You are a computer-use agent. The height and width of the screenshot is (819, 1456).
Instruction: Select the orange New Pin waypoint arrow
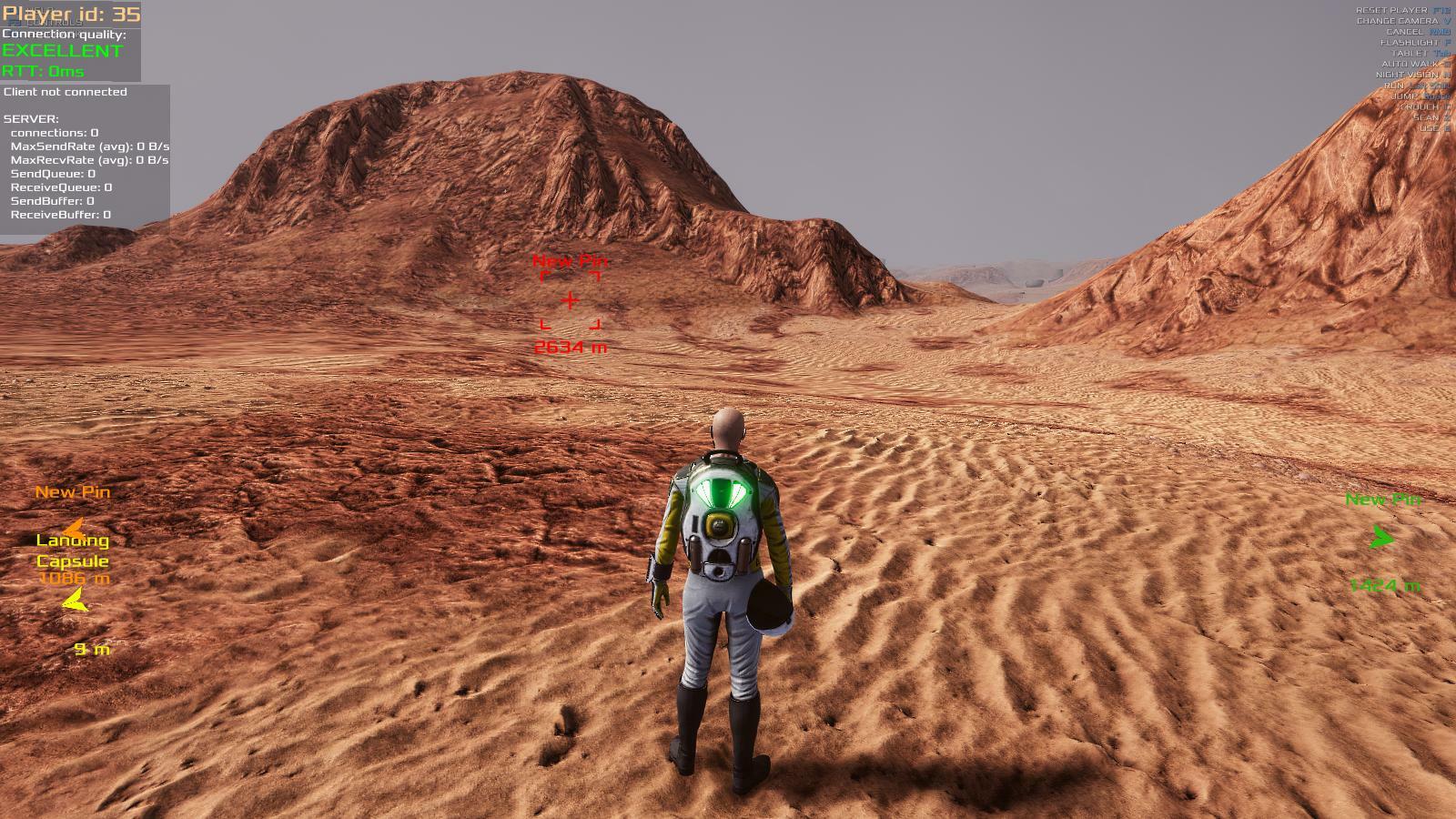point(72,526)
